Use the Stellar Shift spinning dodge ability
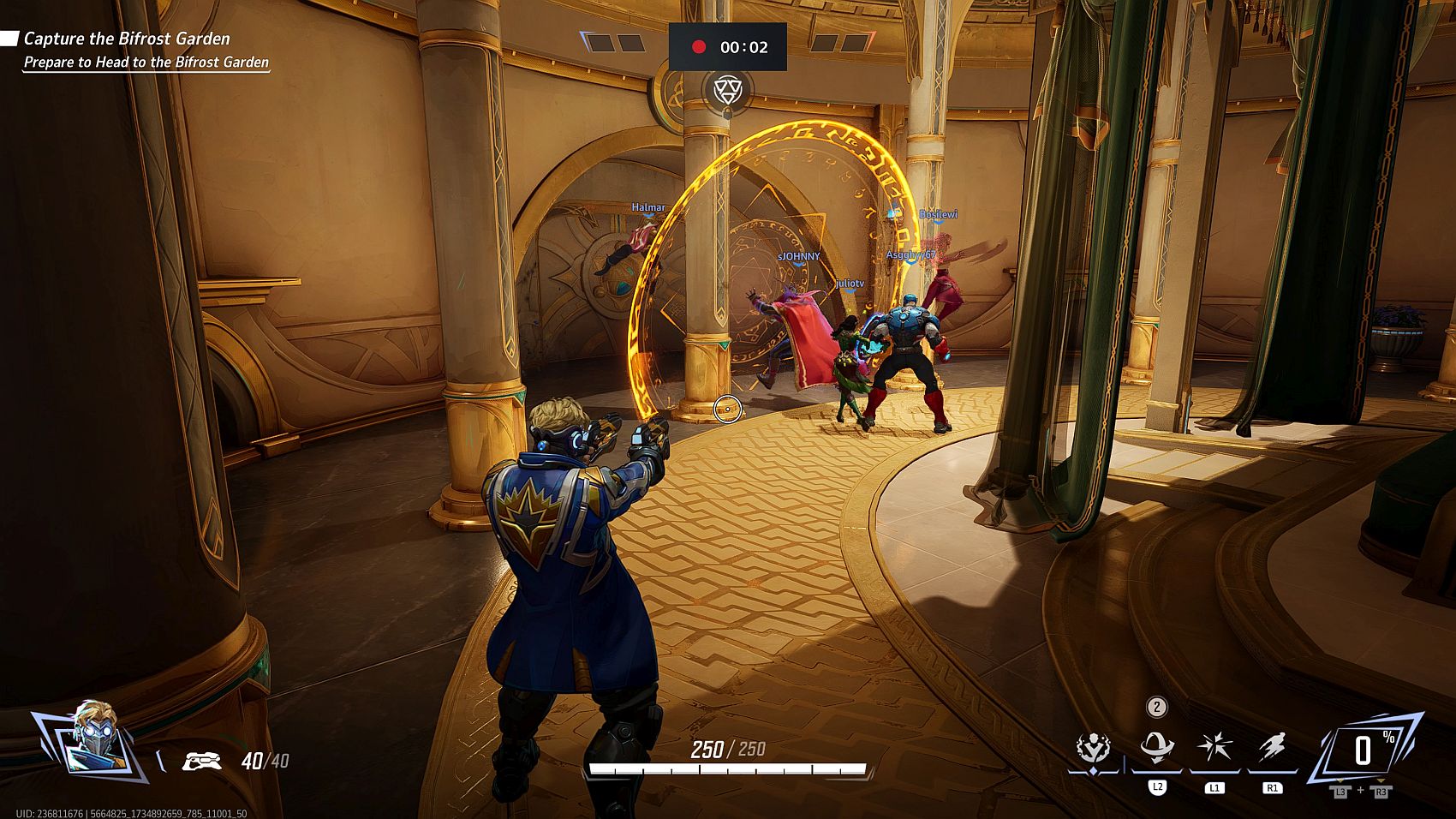The image size is (1456, 819). (1156, 748)
